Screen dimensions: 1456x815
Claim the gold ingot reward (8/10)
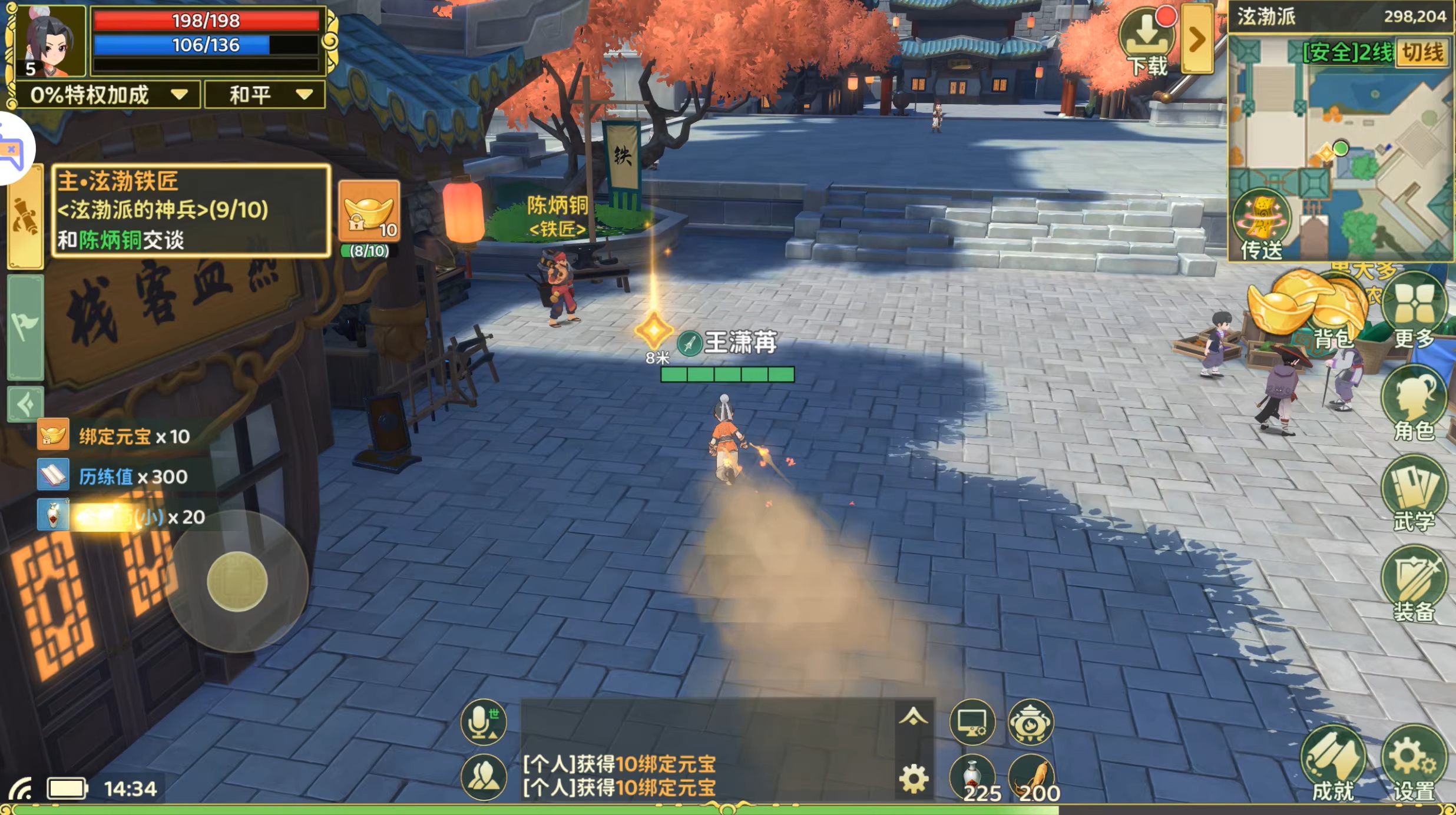[x=369, y=213]
